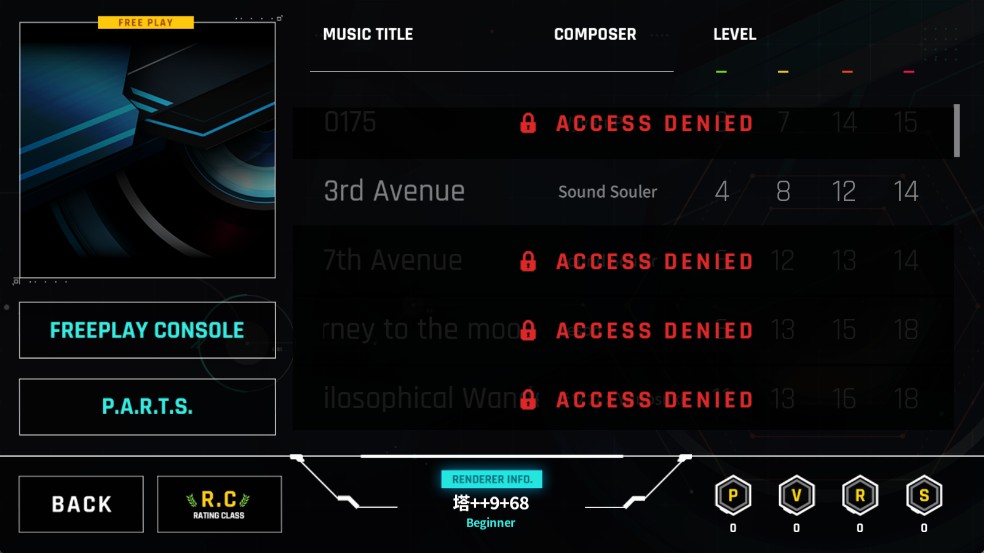Click the song jacket artwork preview
This screenshot has width=984, height=553.
(147, 150)
